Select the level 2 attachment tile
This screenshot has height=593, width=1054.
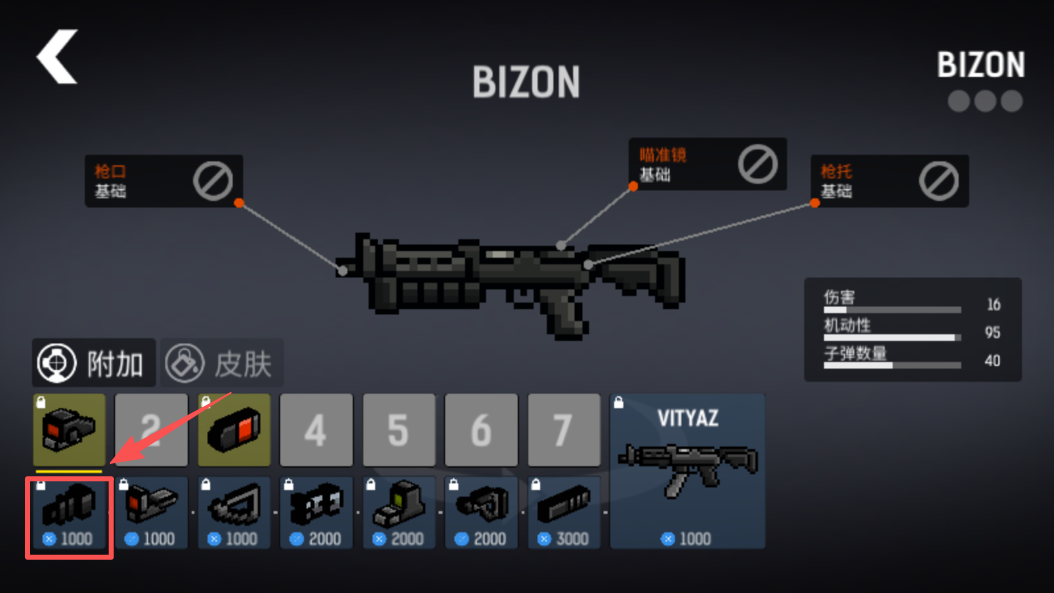pos(151,430)
